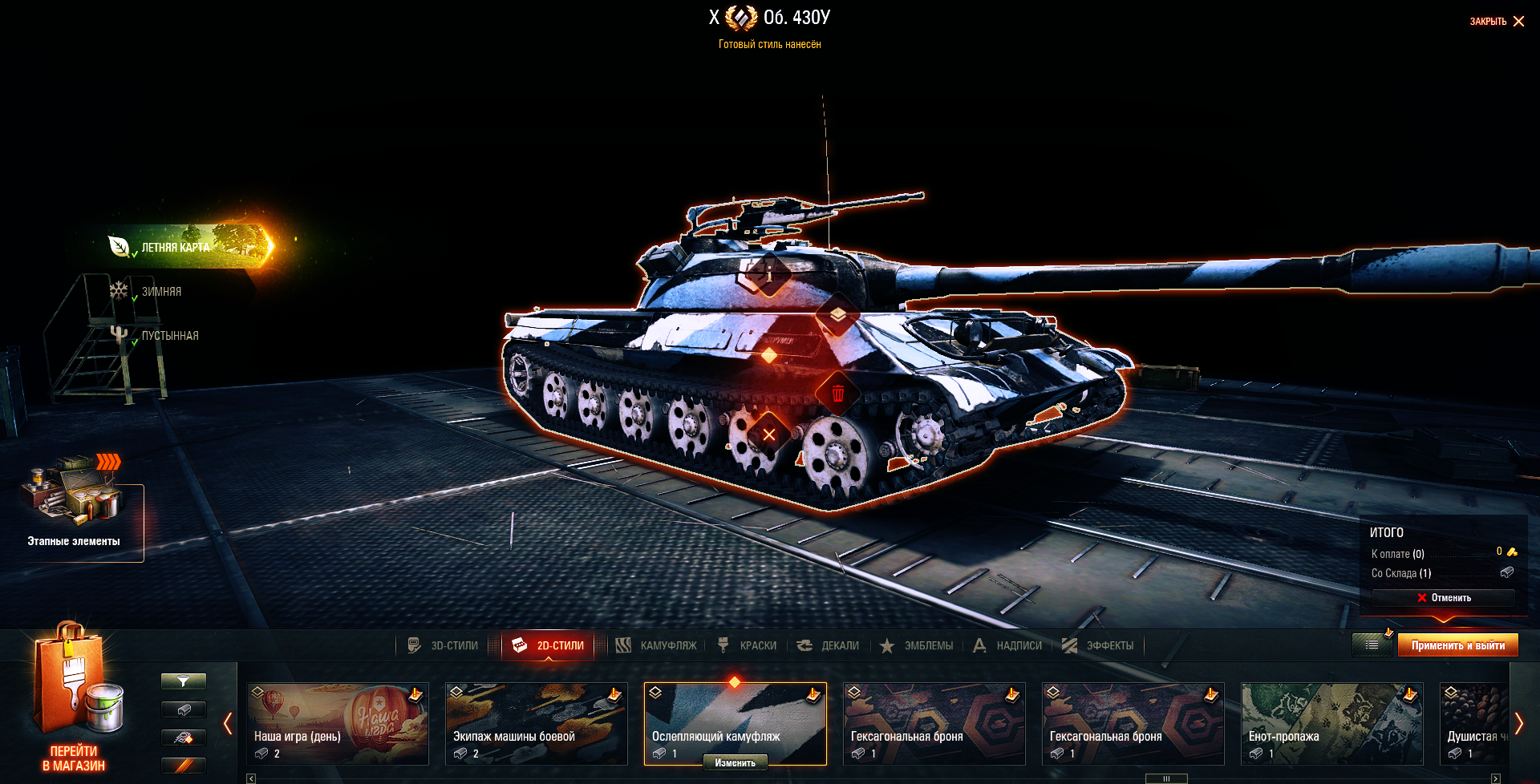1540x784 pixels.
Task: Pick the 'Енот-пропажа' style
Action: (x=1331, y=723)
